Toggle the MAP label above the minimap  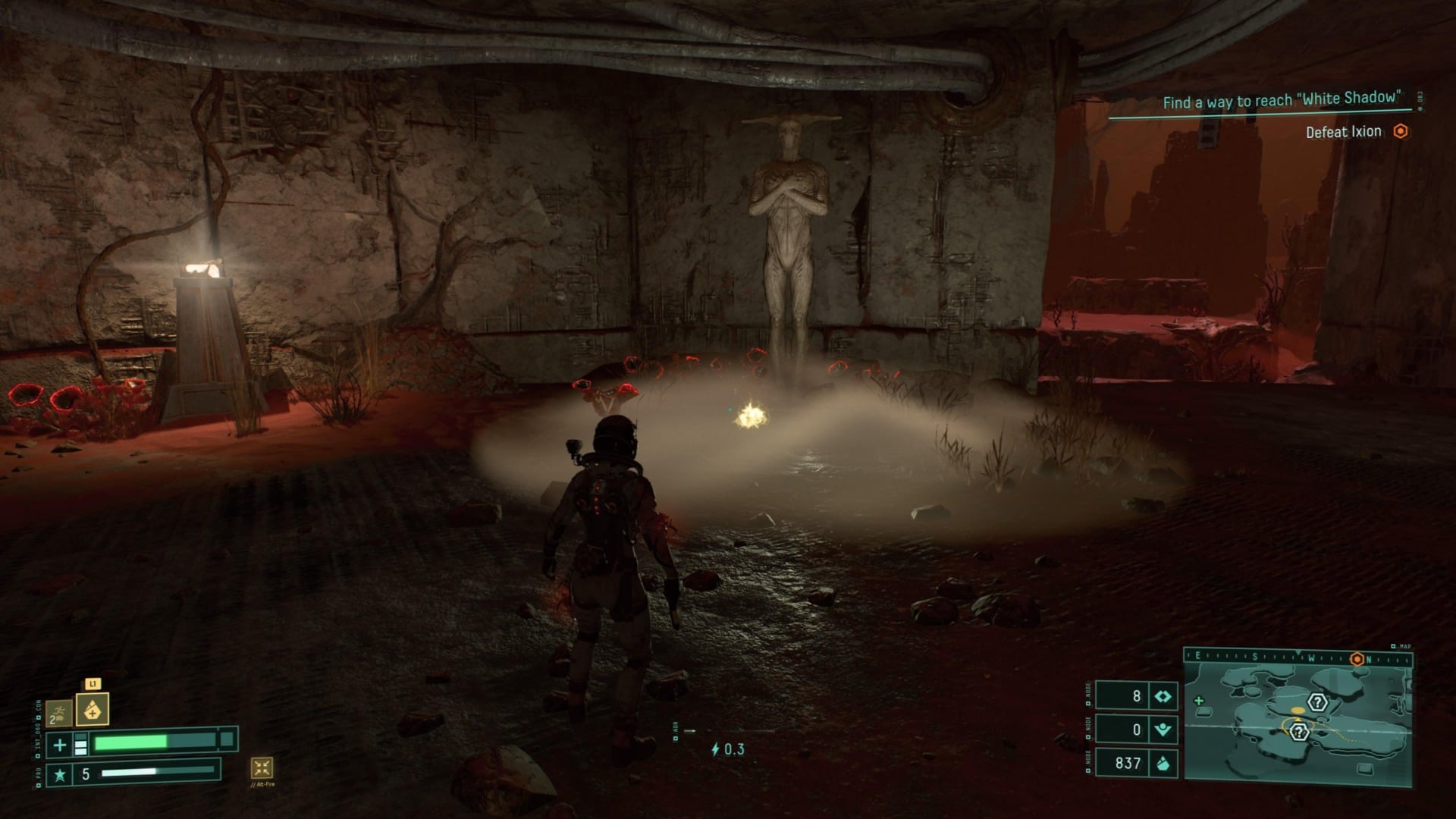click(1404, 647)
